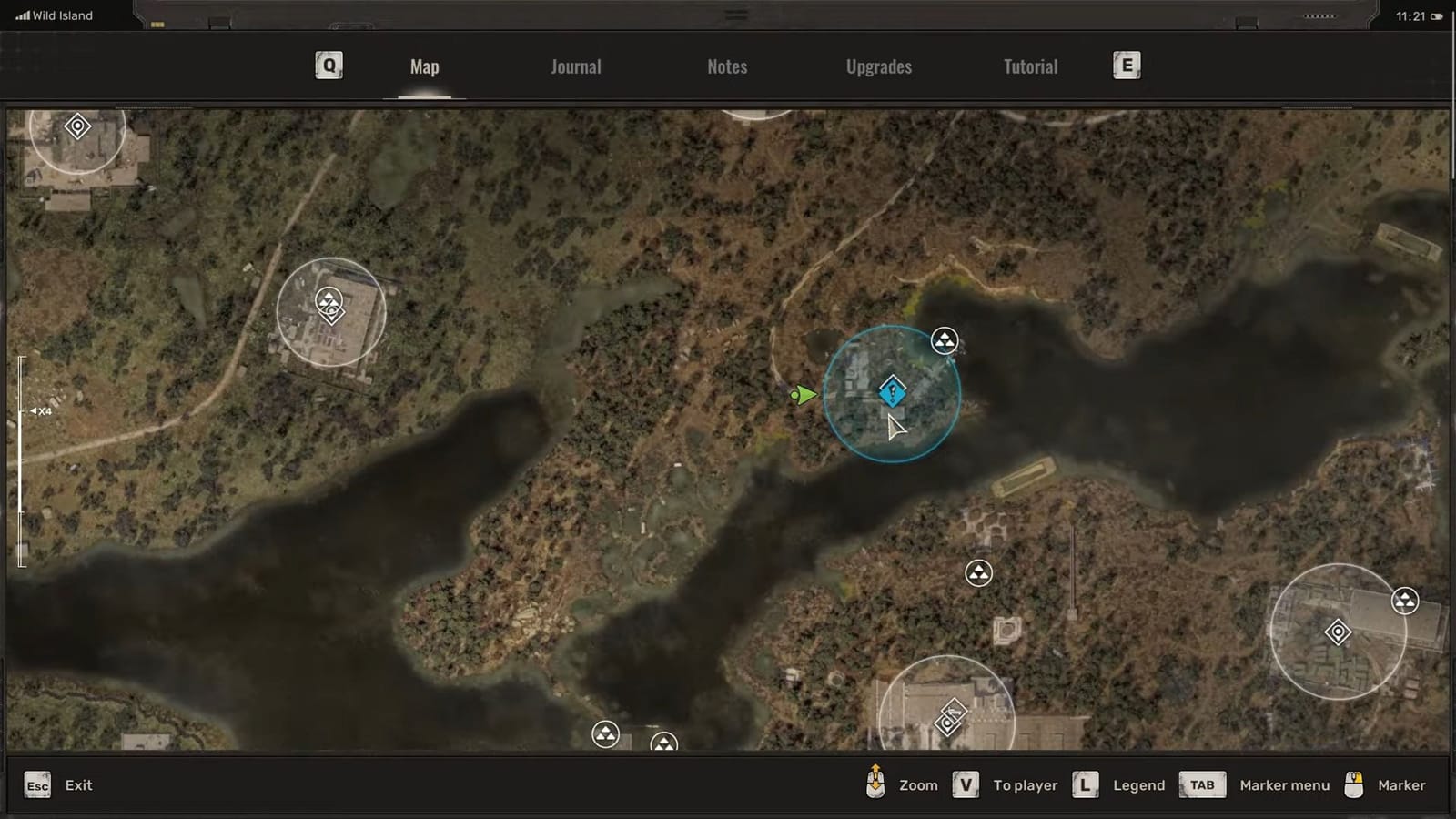The width and height of the screenshot is (1456, 819).
Task: Select the stash diamond icon at top-left
Action: click(76, 127)
